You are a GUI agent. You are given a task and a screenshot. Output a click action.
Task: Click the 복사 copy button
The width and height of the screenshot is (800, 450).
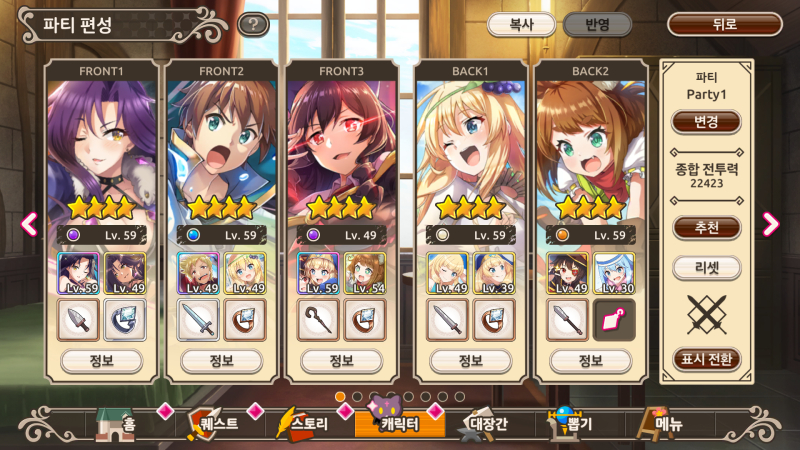tap(520, 25)
